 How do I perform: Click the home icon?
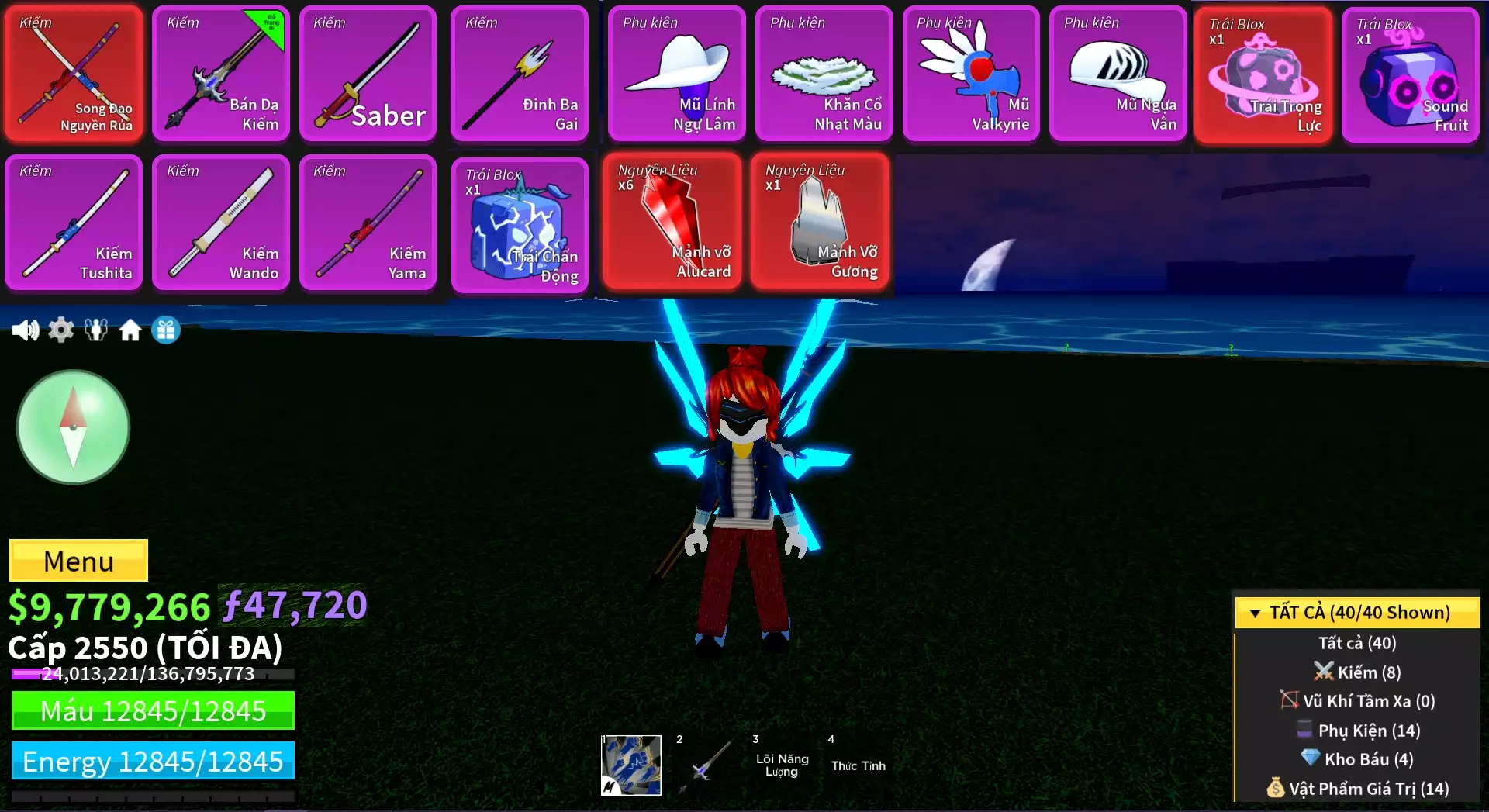pos(130,330)
